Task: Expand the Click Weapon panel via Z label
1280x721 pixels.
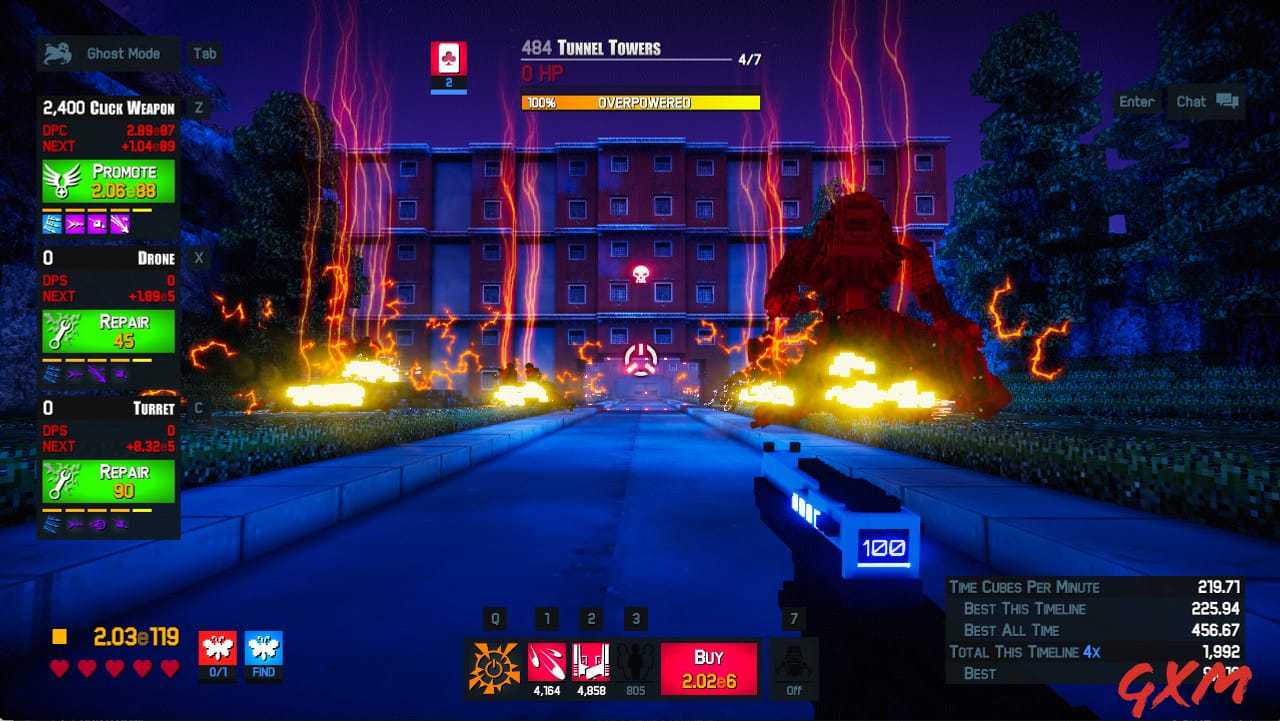Action: pyautogui.click(x=198, y=107)
